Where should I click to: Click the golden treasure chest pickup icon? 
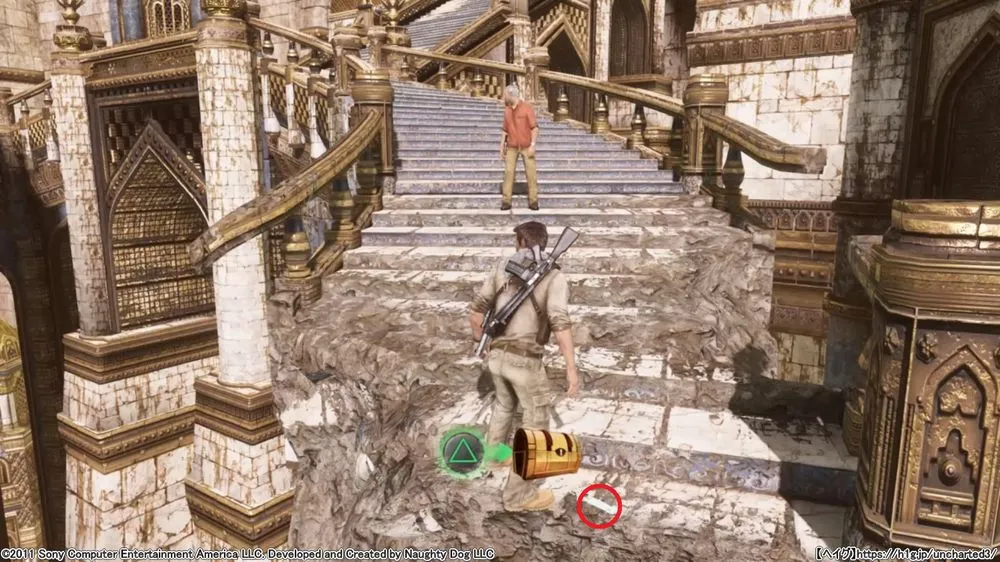(547, 453)
